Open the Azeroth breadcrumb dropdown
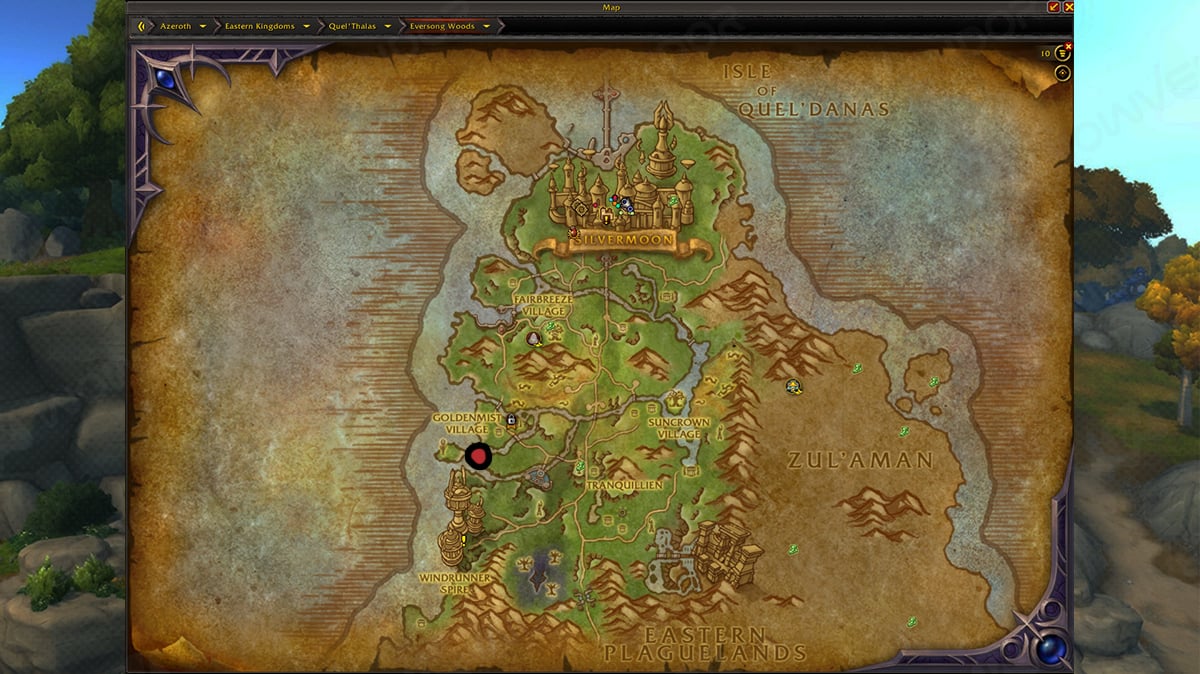Viewport: 1200px width, 674px height. (203, 26)
